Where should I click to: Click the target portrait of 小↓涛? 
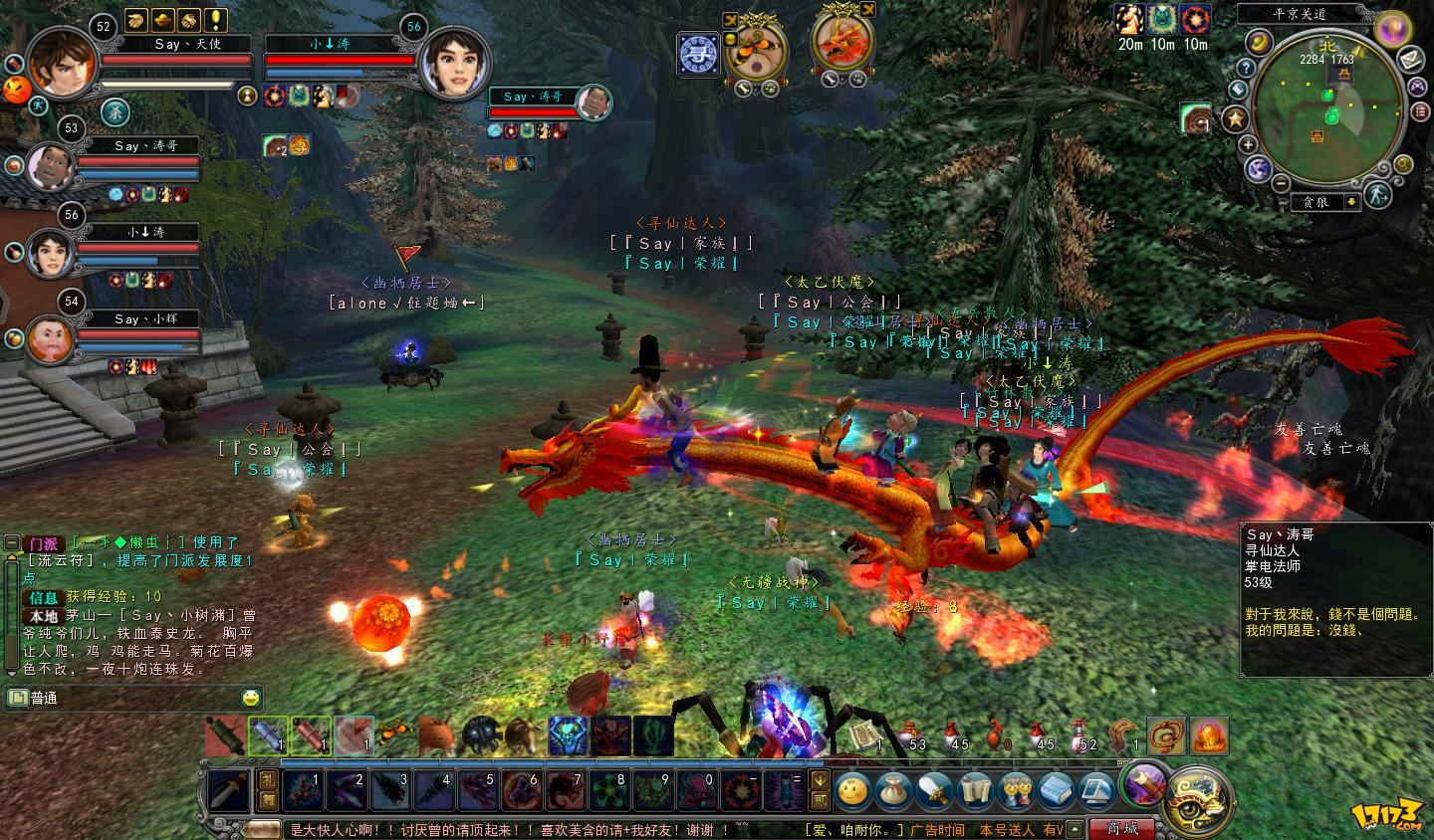[x=448, y=62]
